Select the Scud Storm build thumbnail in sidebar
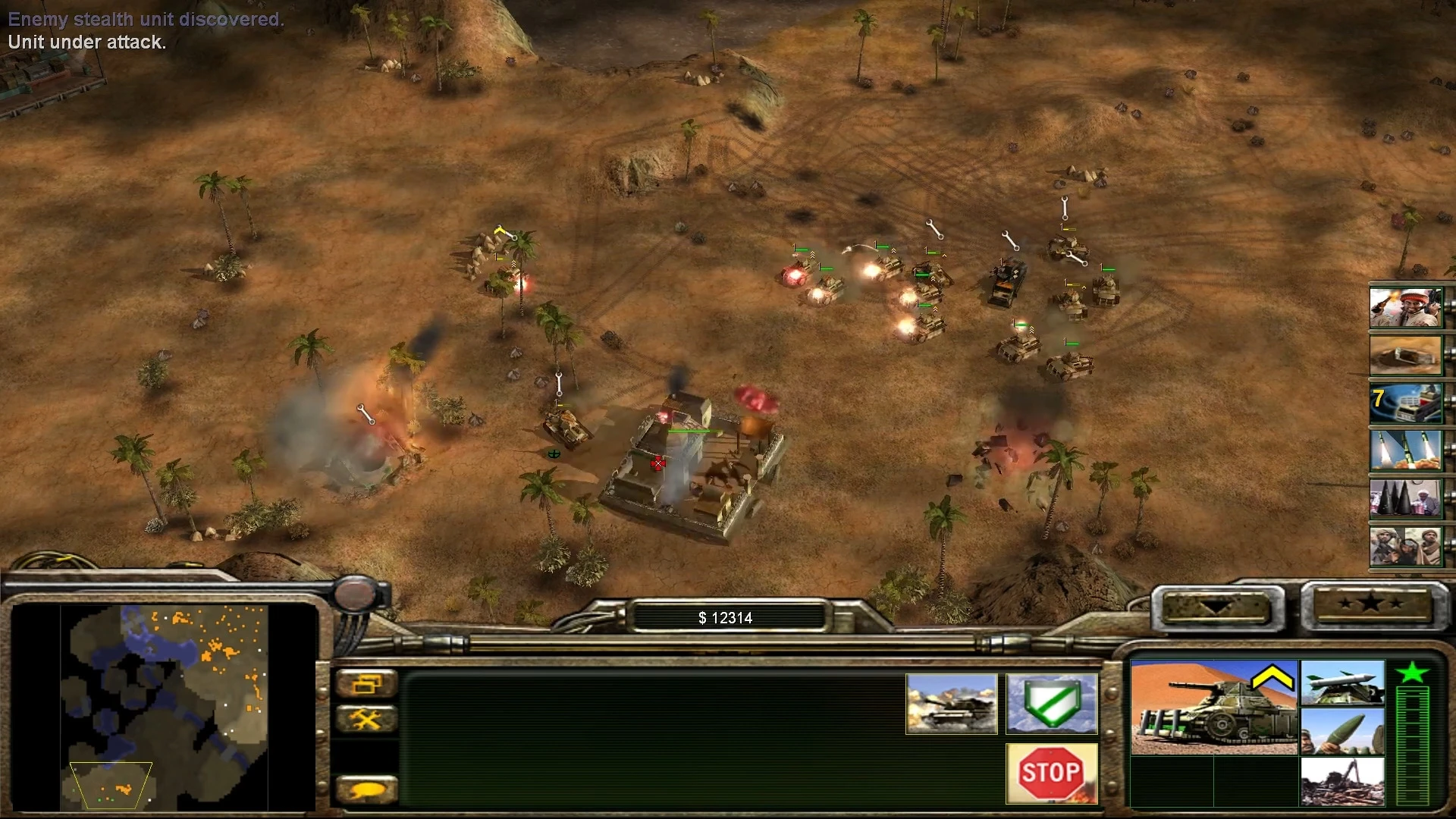Viewport: 1456px width, 819px height. click(x=1406, y=451)
